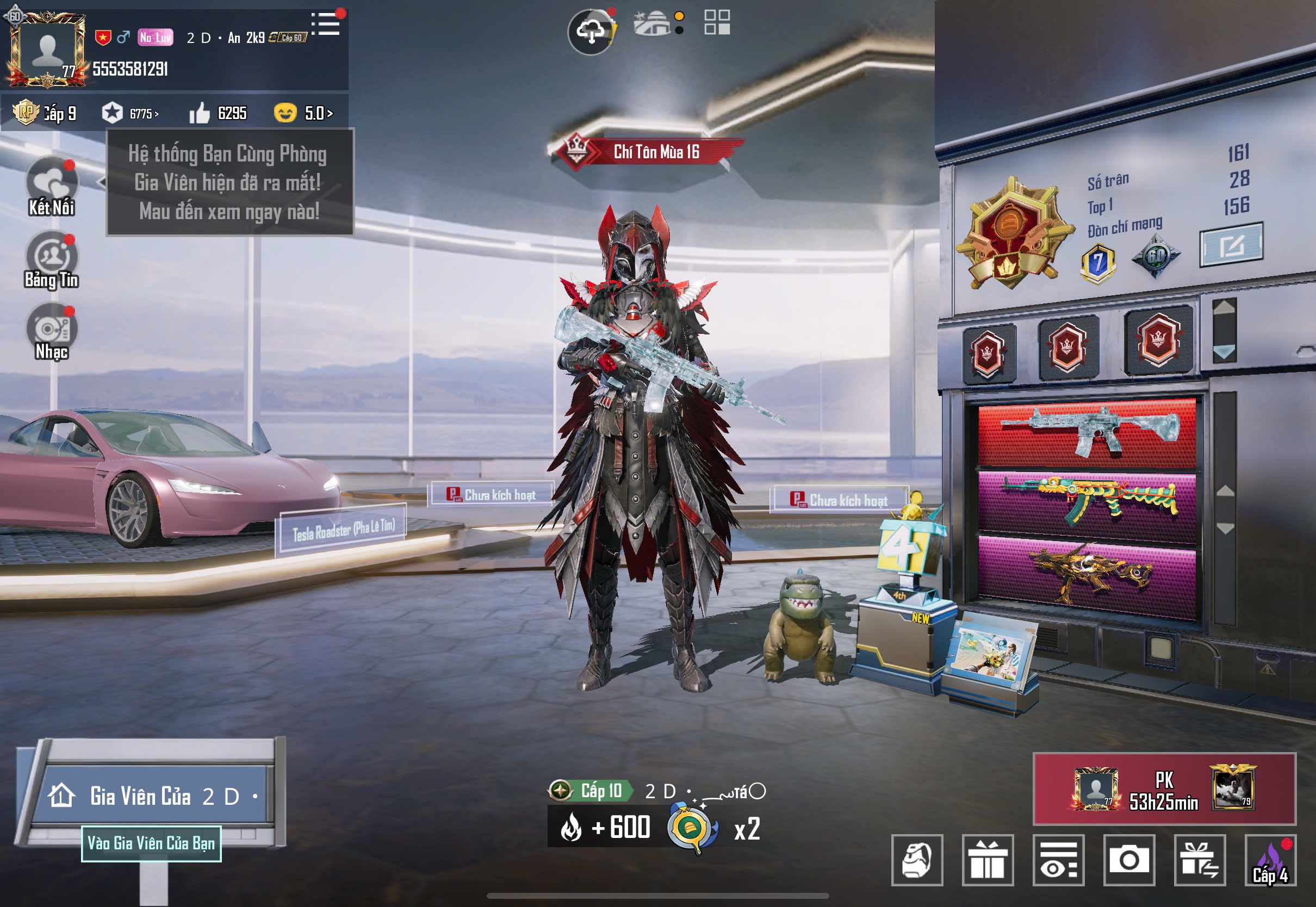Open the 6775 popularity star

(130, 113)
